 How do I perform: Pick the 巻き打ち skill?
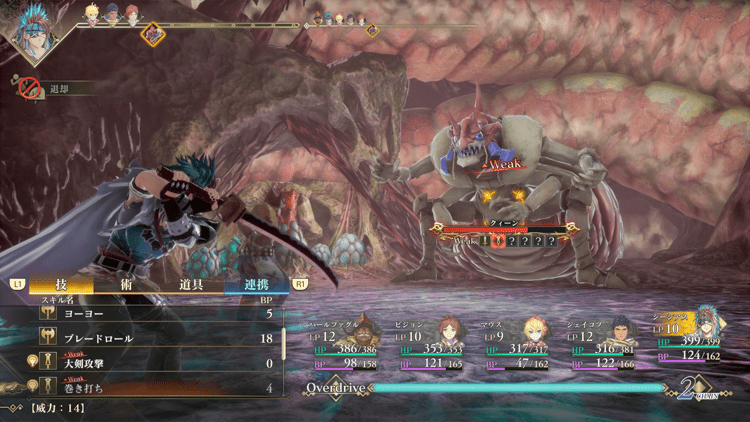pos(150,387)
